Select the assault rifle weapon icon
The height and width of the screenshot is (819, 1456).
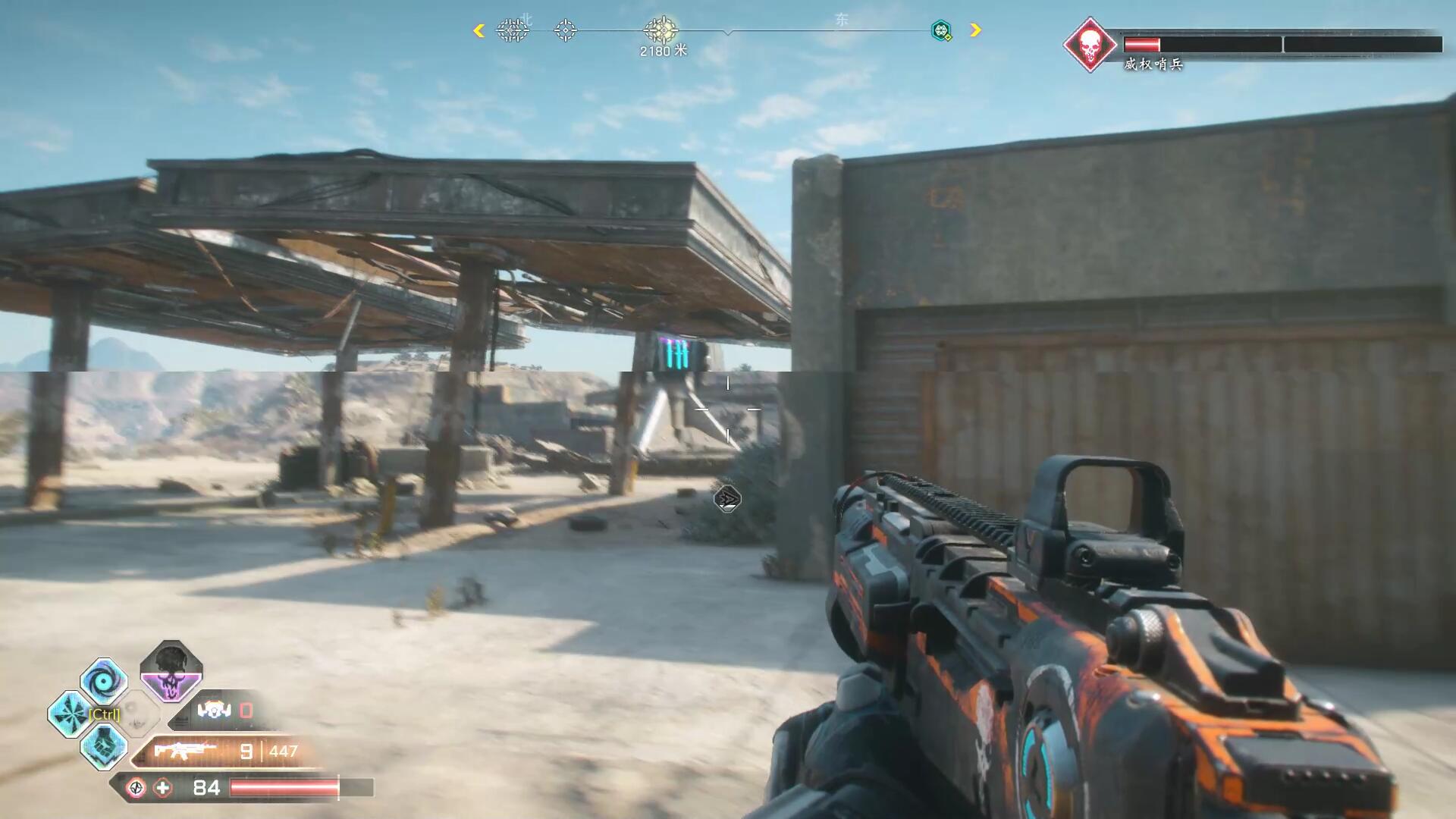pyautogui.click(x=184, y=751)
